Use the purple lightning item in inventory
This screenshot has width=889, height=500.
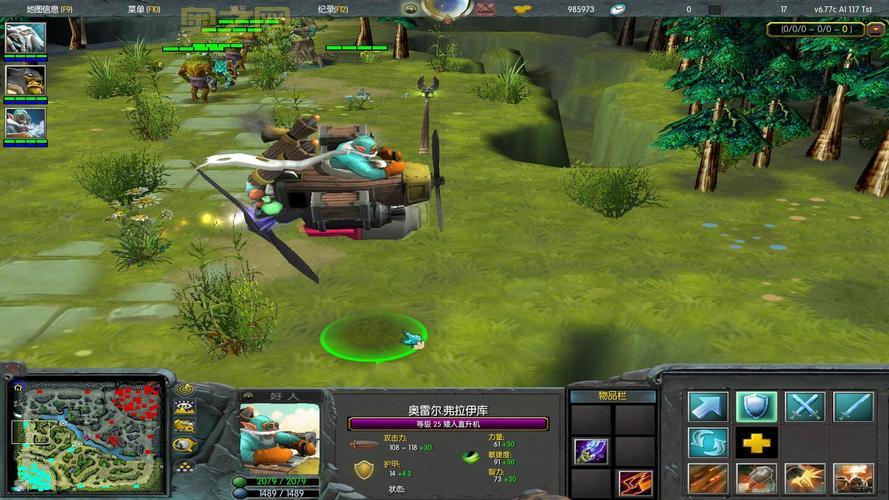point(591,451)
